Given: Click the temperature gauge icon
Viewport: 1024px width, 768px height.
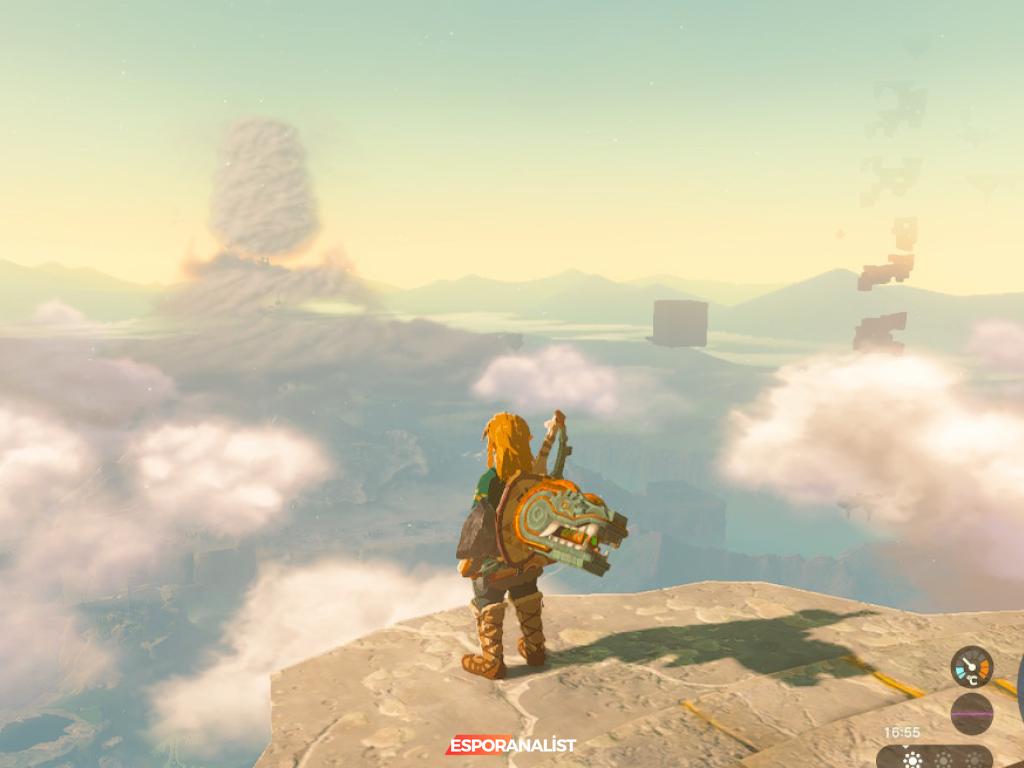Looking at the screenshot, I should [971, 667].
